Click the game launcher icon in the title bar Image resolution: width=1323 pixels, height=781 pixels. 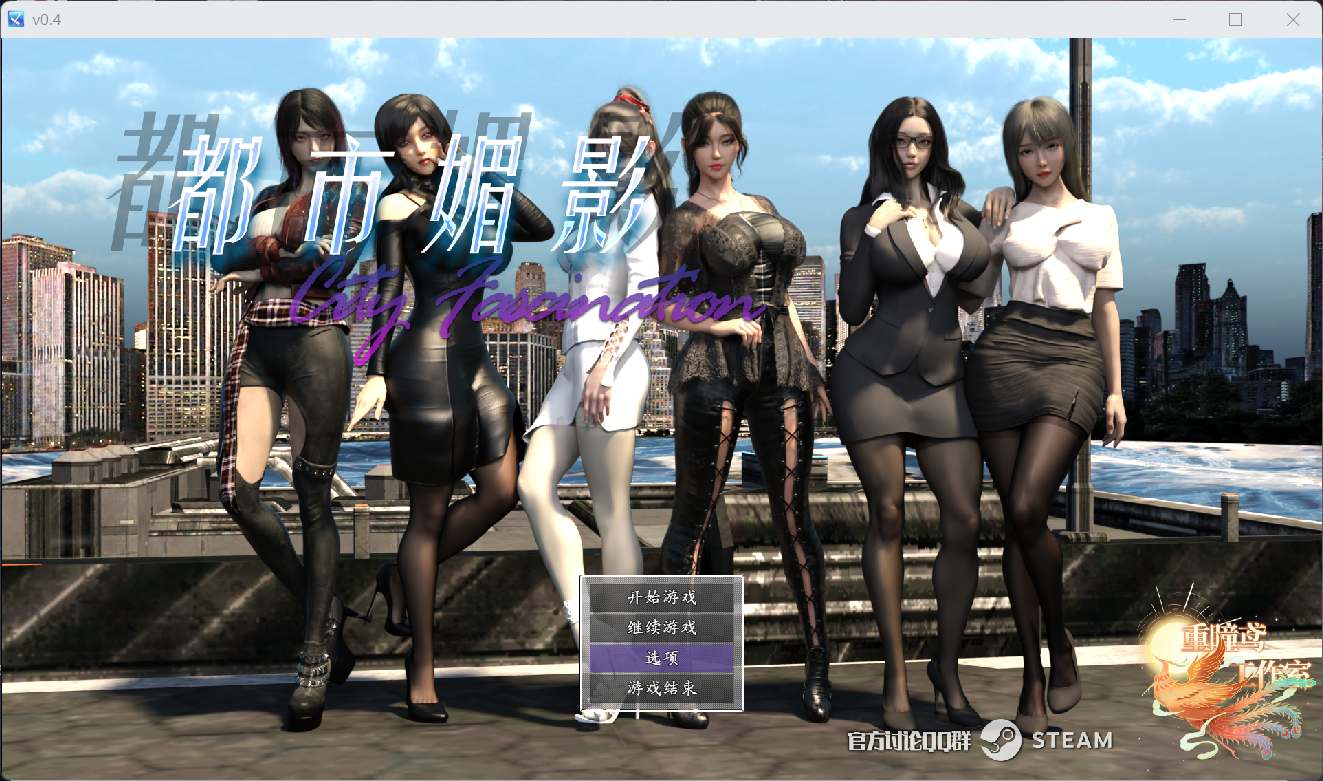pyautogui.click(x=14, y=18)
